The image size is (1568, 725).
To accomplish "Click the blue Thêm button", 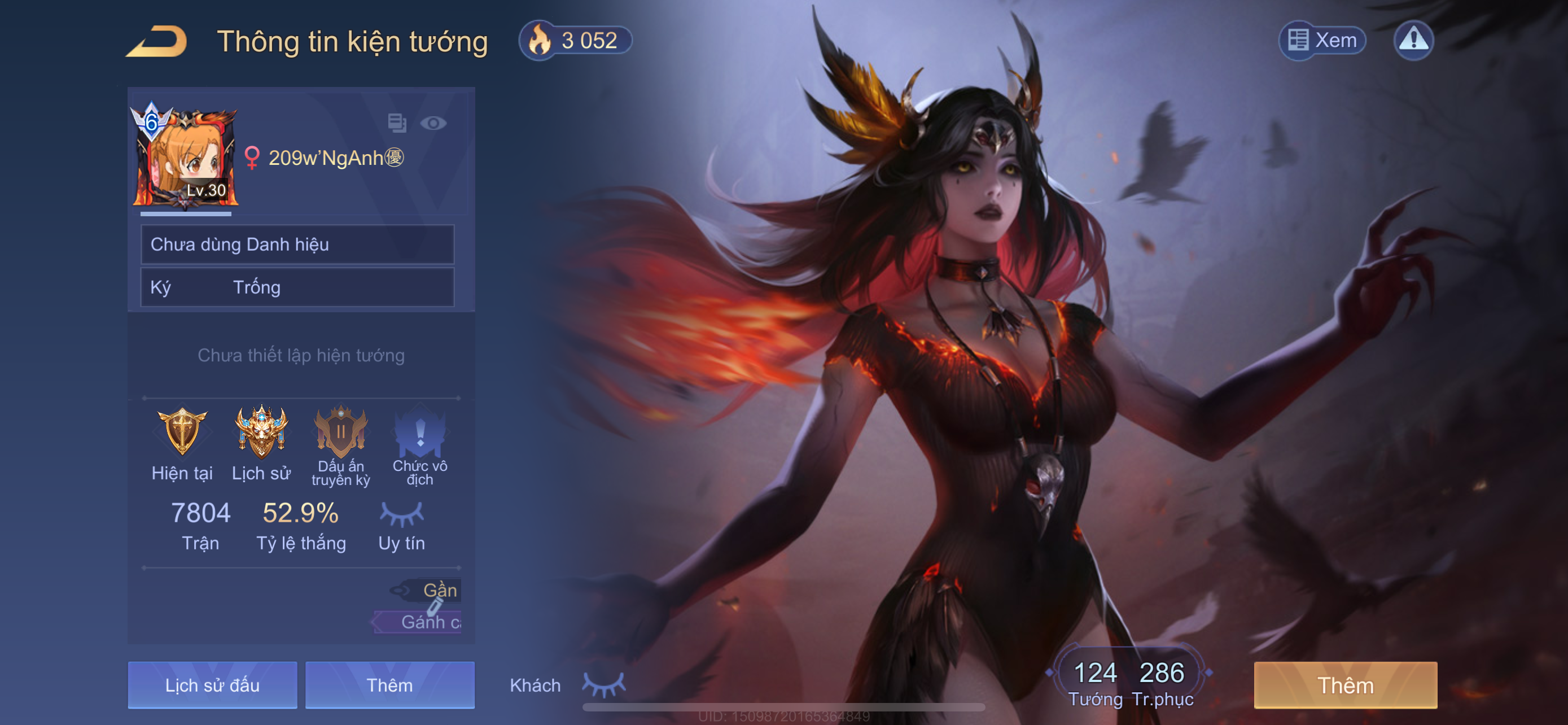I will pyautogui.click(x=389, y=685).
